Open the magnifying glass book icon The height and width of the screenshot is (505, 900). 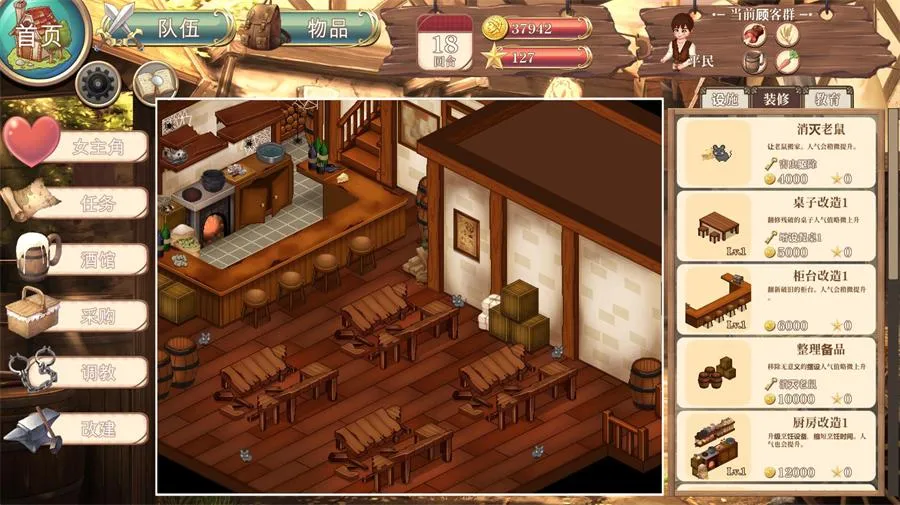(153, 80)
